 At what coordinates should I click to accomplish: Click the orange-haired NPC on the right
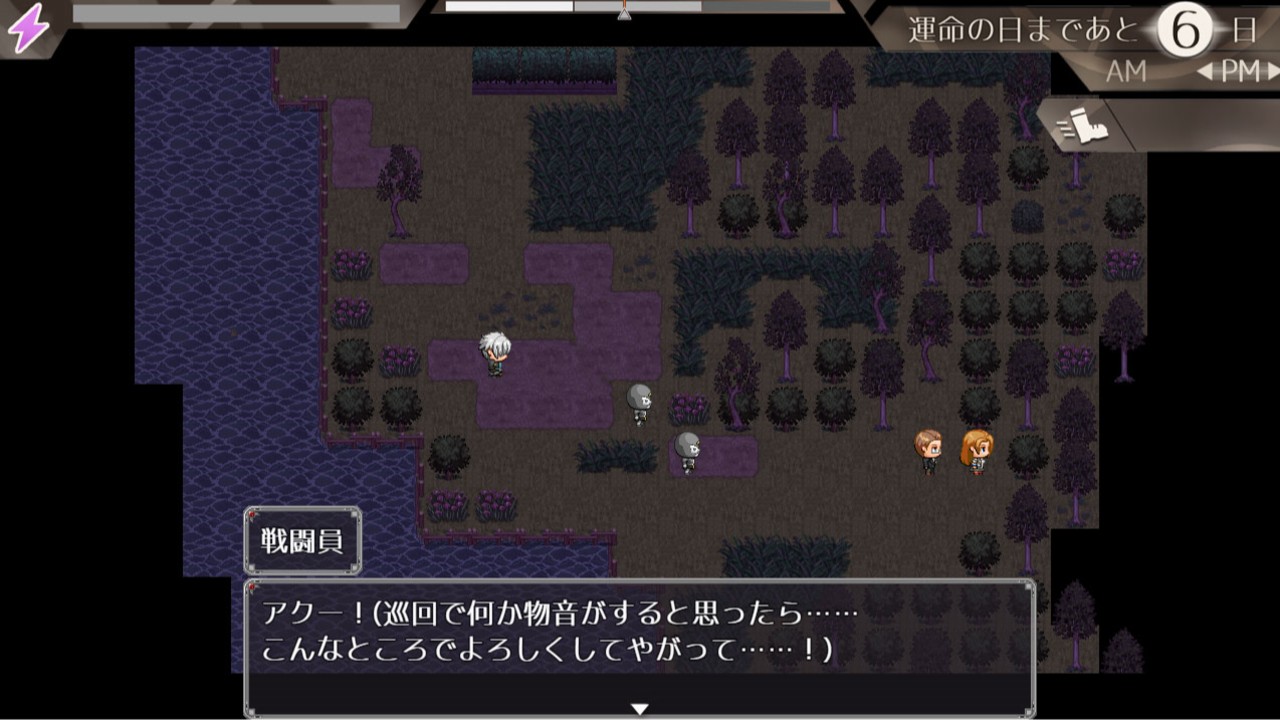click(x=978, y=450)
